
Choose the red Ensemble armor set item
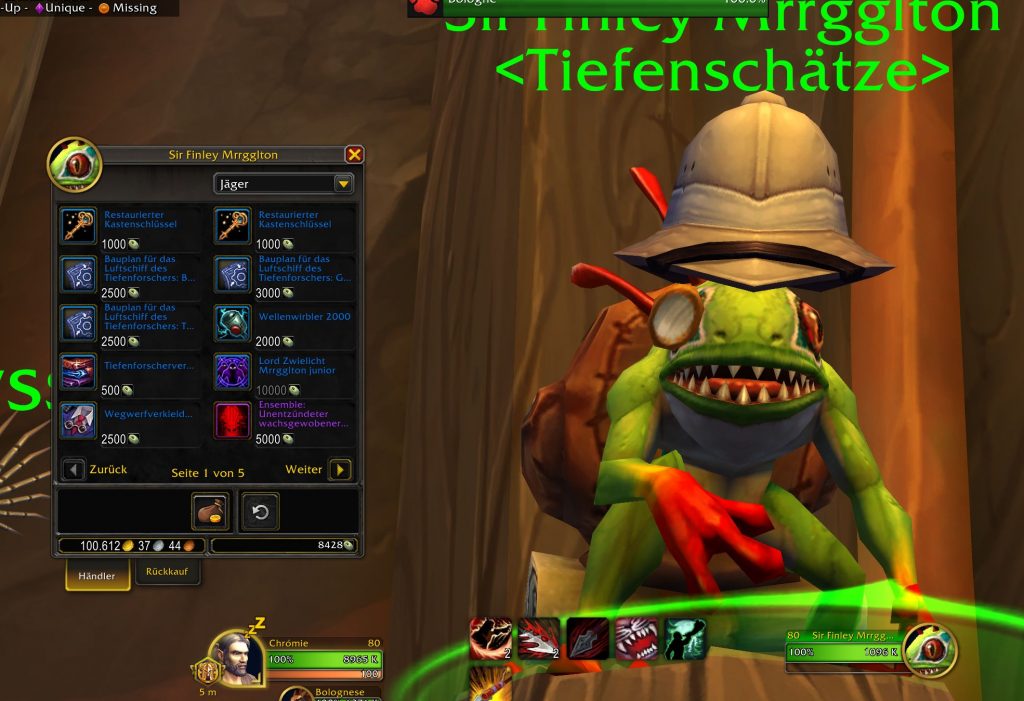[232, 419]
